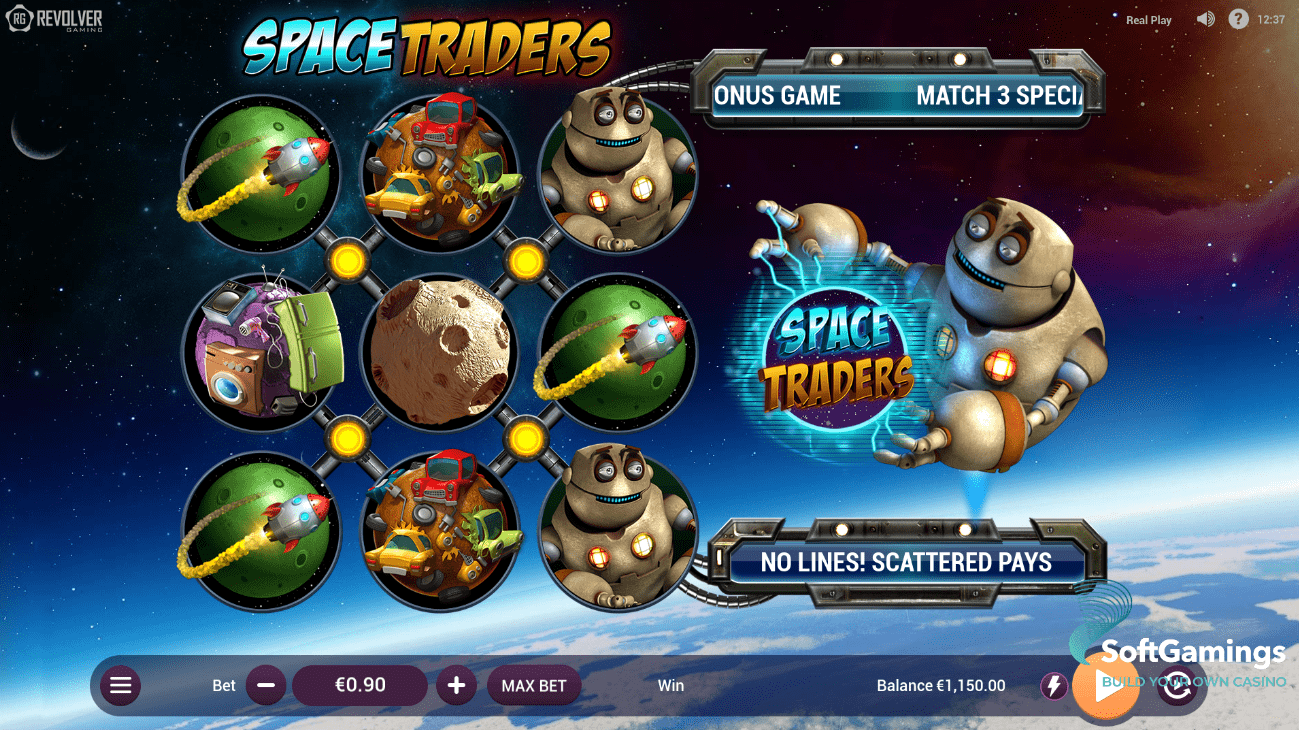
Task: Enable turbo mode with the lightning icon
Action: 1053,686
